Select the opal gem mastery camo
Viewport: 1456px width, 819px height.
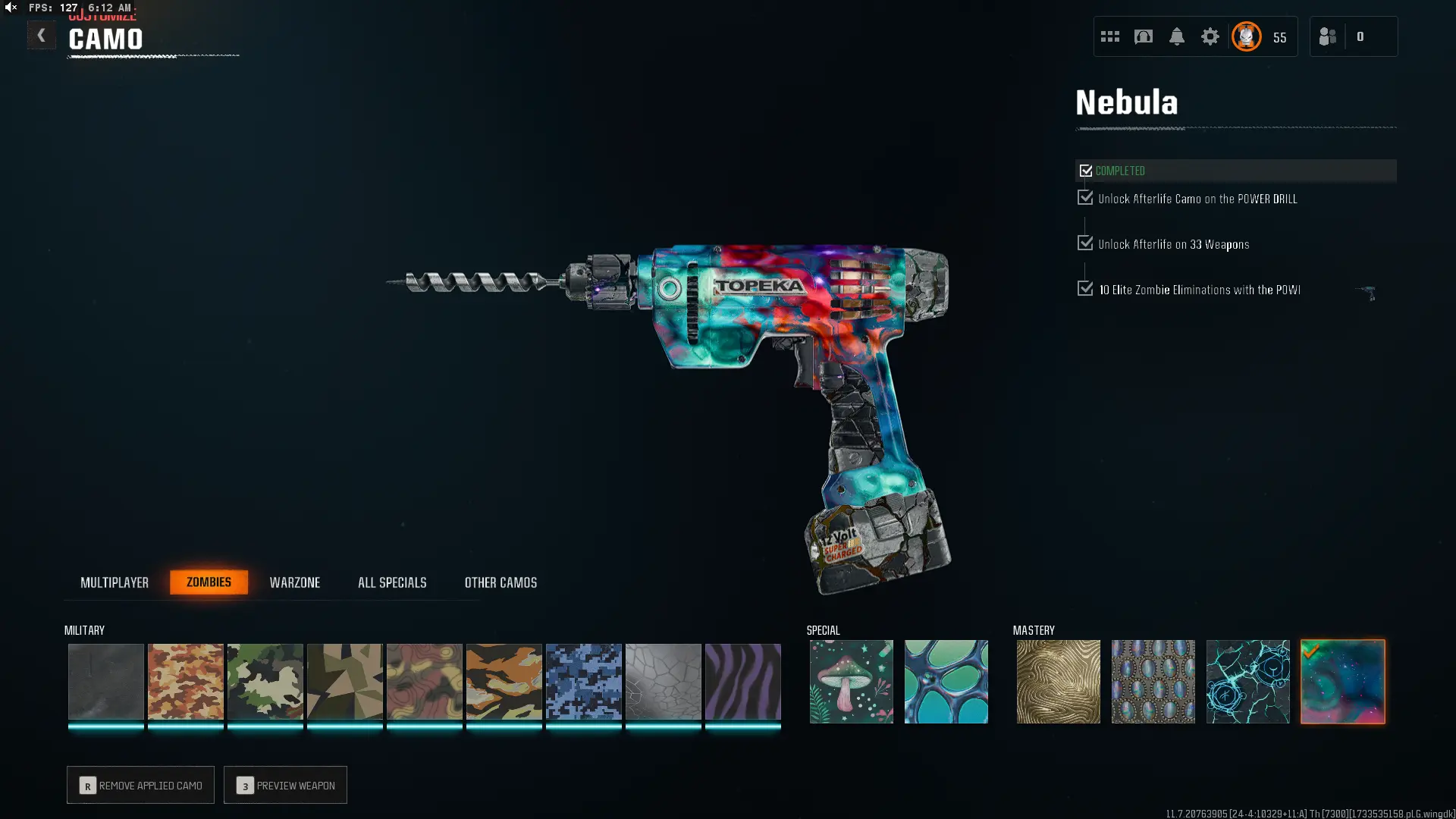pyautogui.click(x=1153, y=681)
